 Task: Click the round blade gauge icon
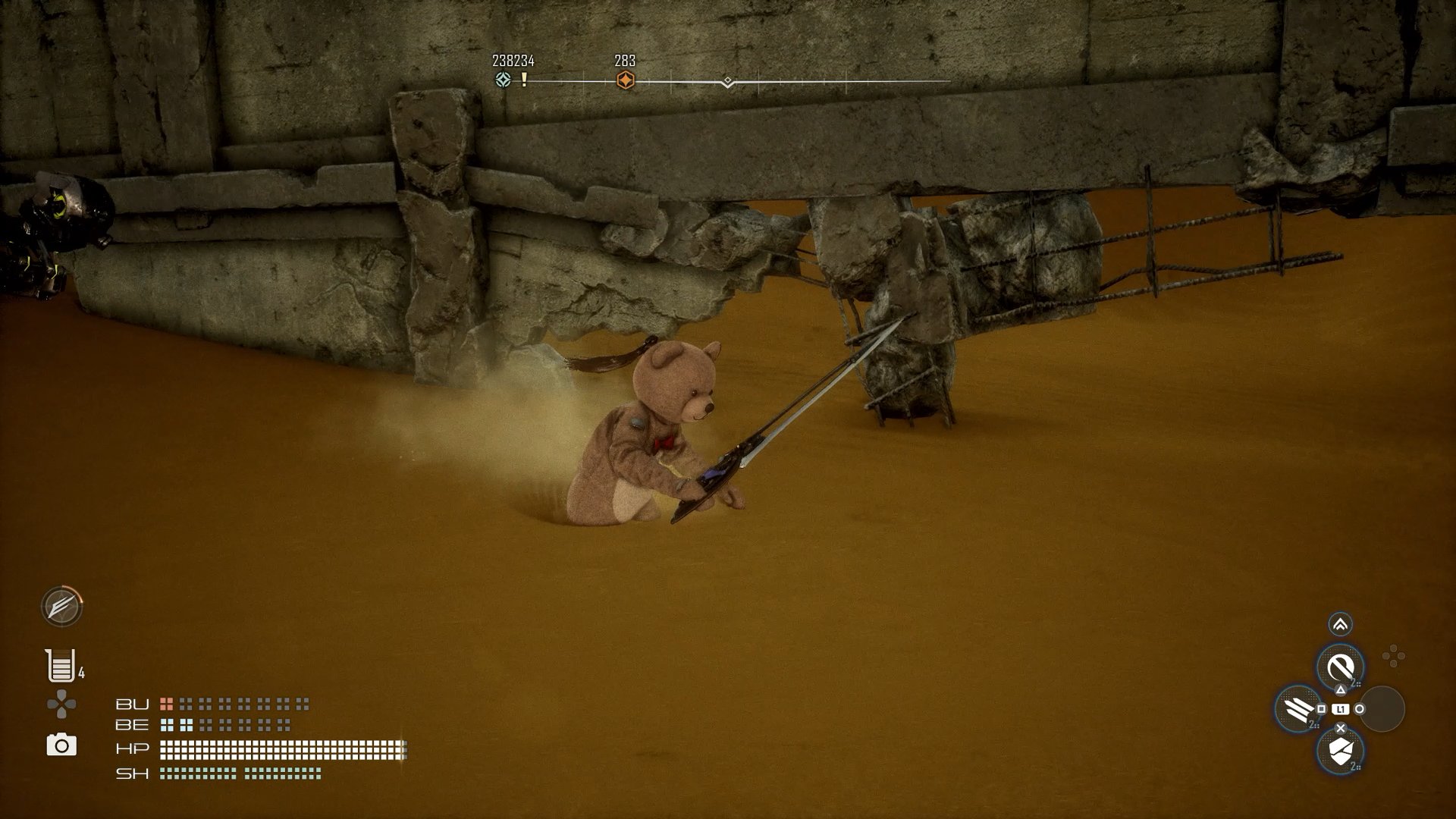coord(61,606)
